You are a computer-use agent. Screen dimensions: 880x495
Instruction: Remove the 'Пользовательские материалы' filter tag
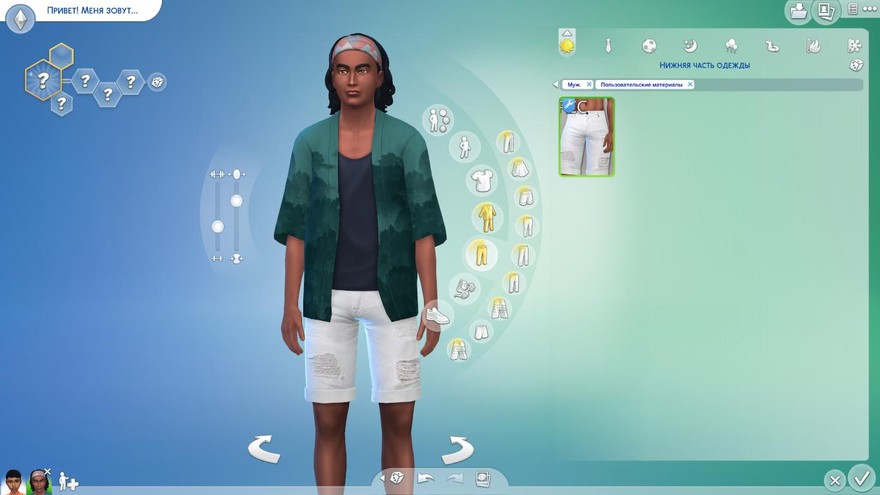coord(690,85)
